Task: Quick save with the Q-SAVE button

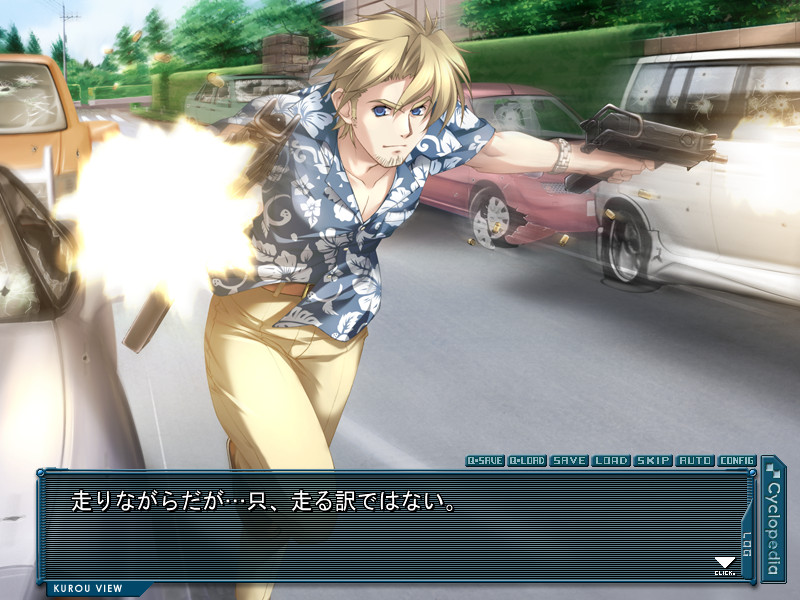Action: (485, 461)
